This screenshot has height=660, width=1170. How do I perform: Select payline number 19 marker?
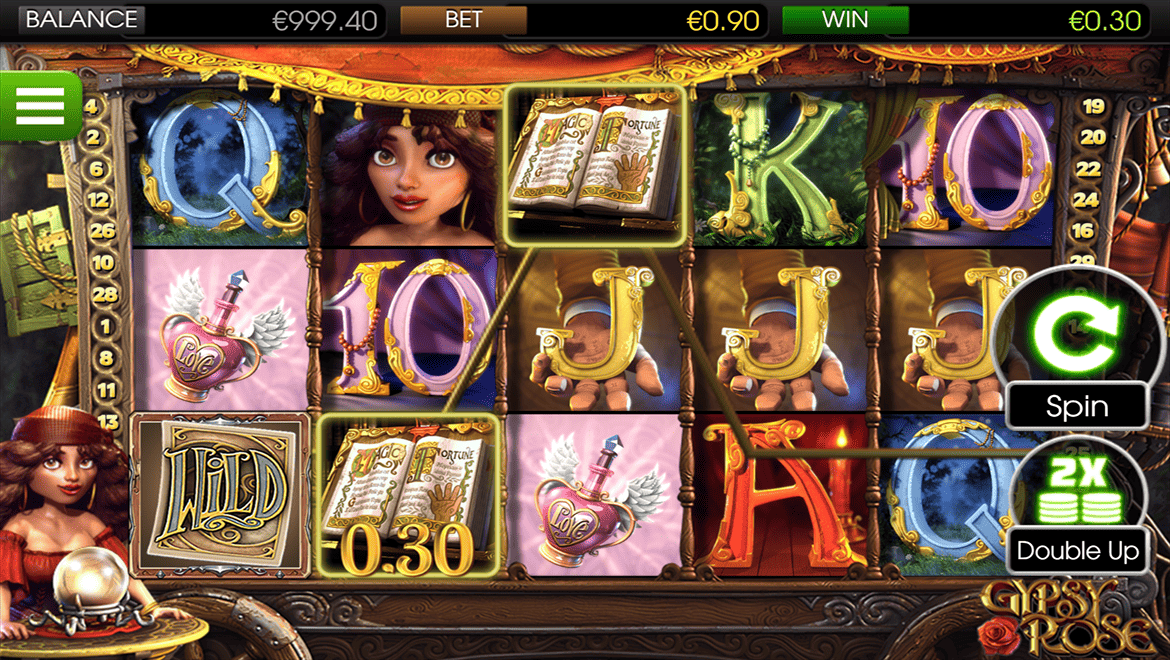coord(1093,106)
